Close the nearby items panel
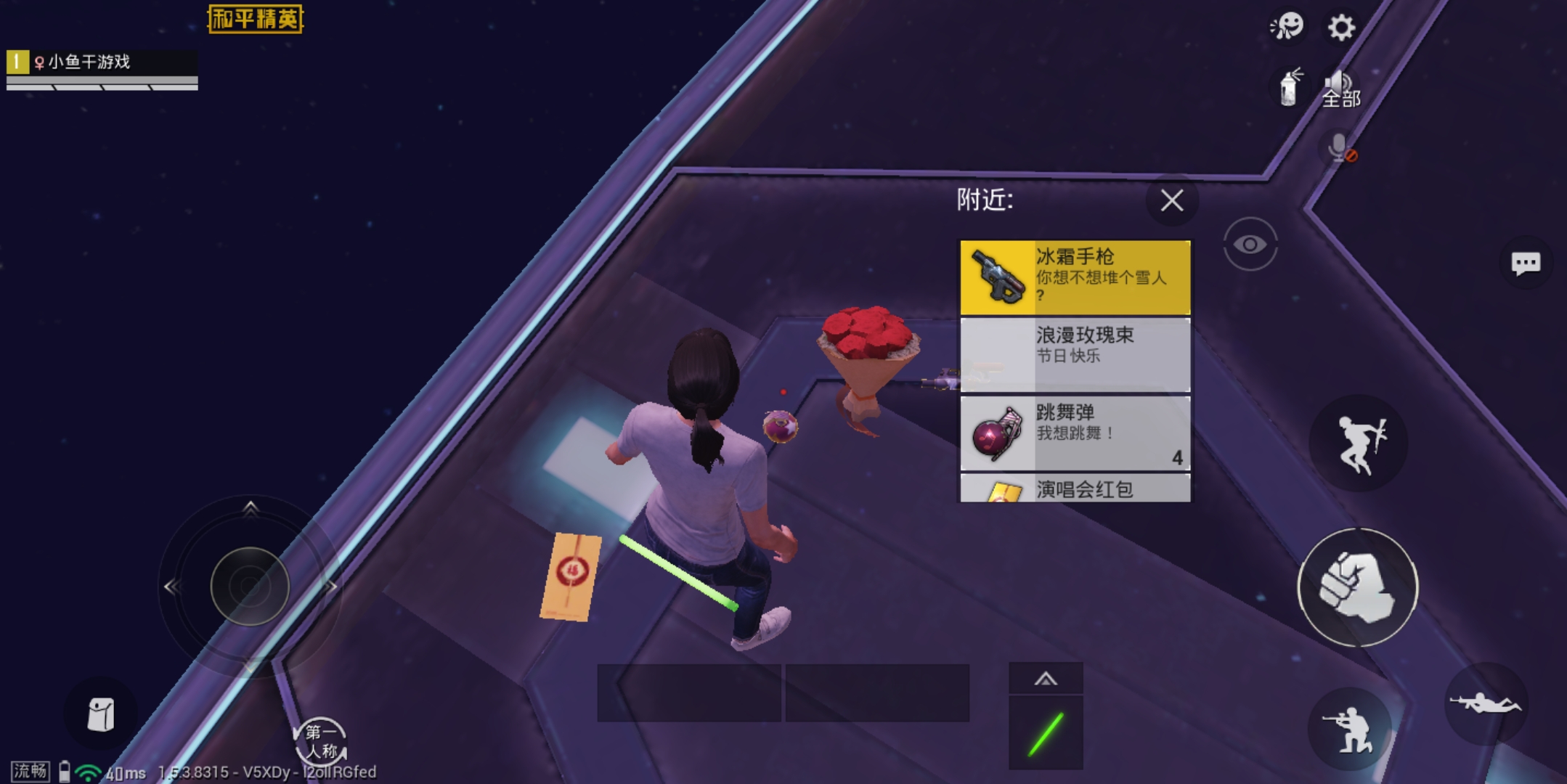Screen dimensions: 1567x784 (1171, 200)
